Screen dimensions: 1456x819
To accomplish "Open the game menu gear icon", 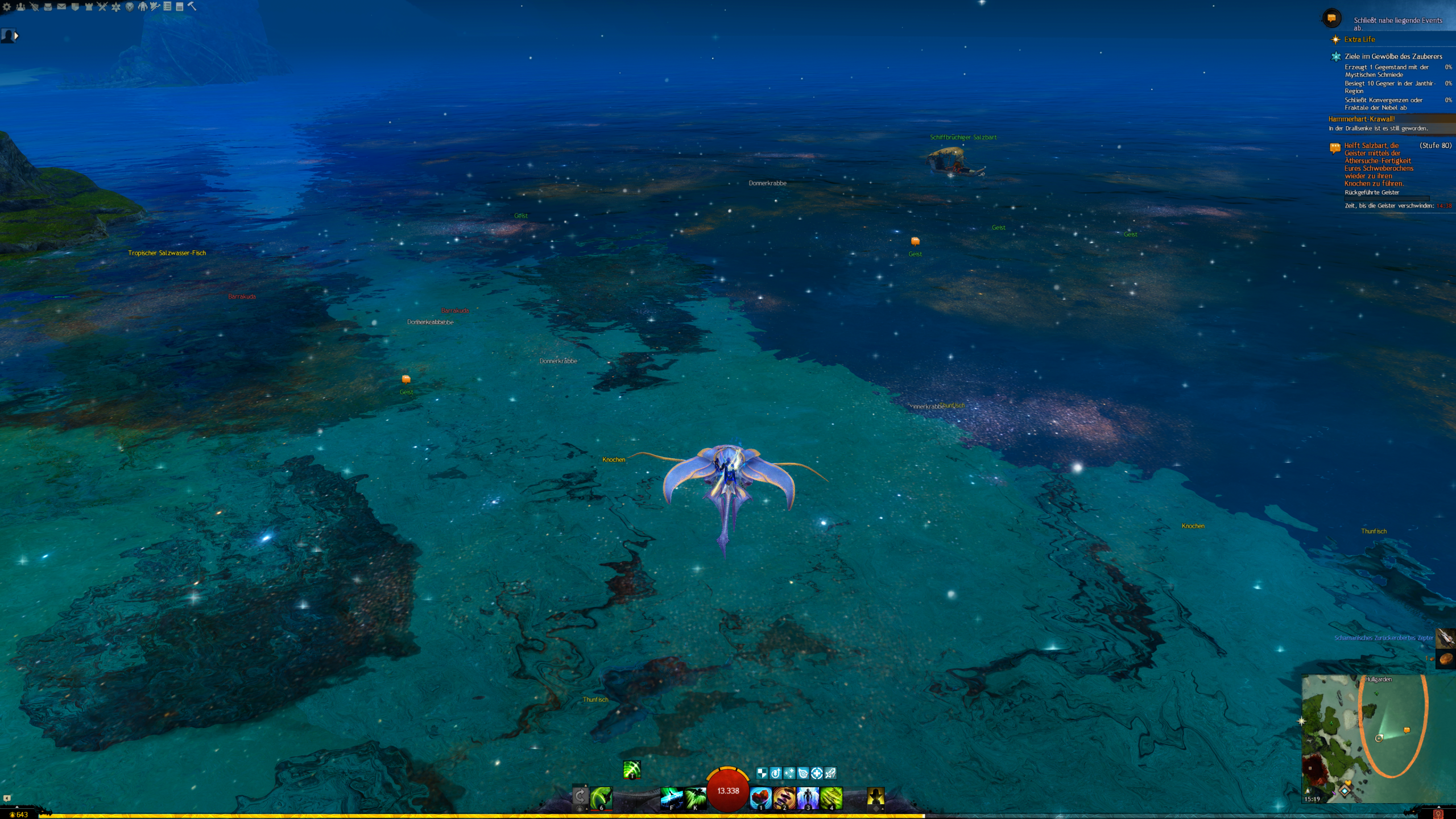I will 7,7.
